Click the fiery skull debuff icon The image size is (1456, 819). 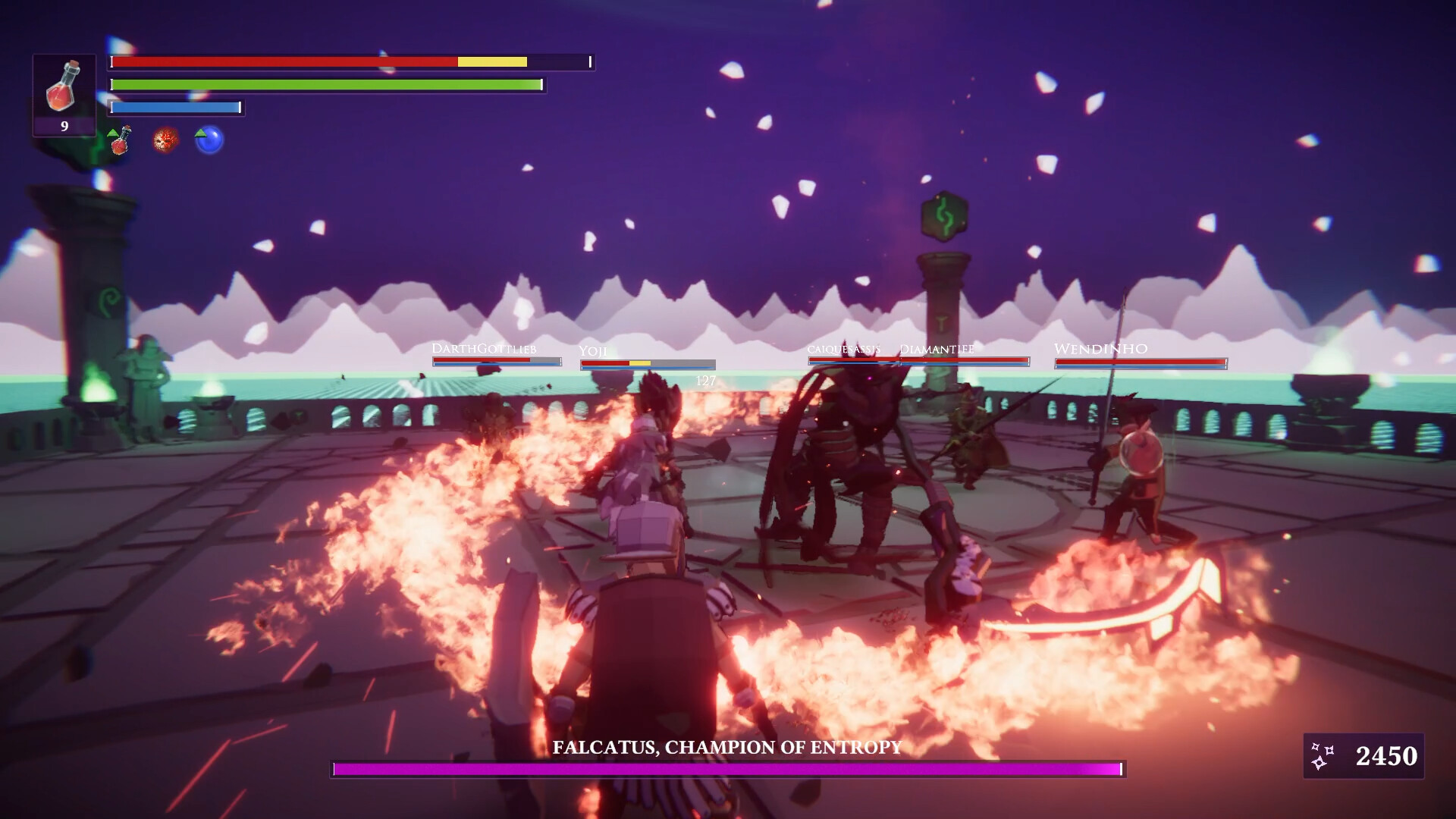(x=164, y=141)
